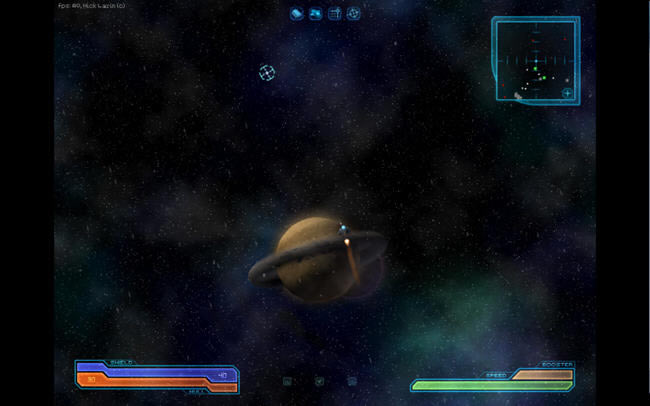Open the folder icon in top toolbar
The width and height of the screenshot is (650, 406).
pyautogui.click(x=315, y=14)
